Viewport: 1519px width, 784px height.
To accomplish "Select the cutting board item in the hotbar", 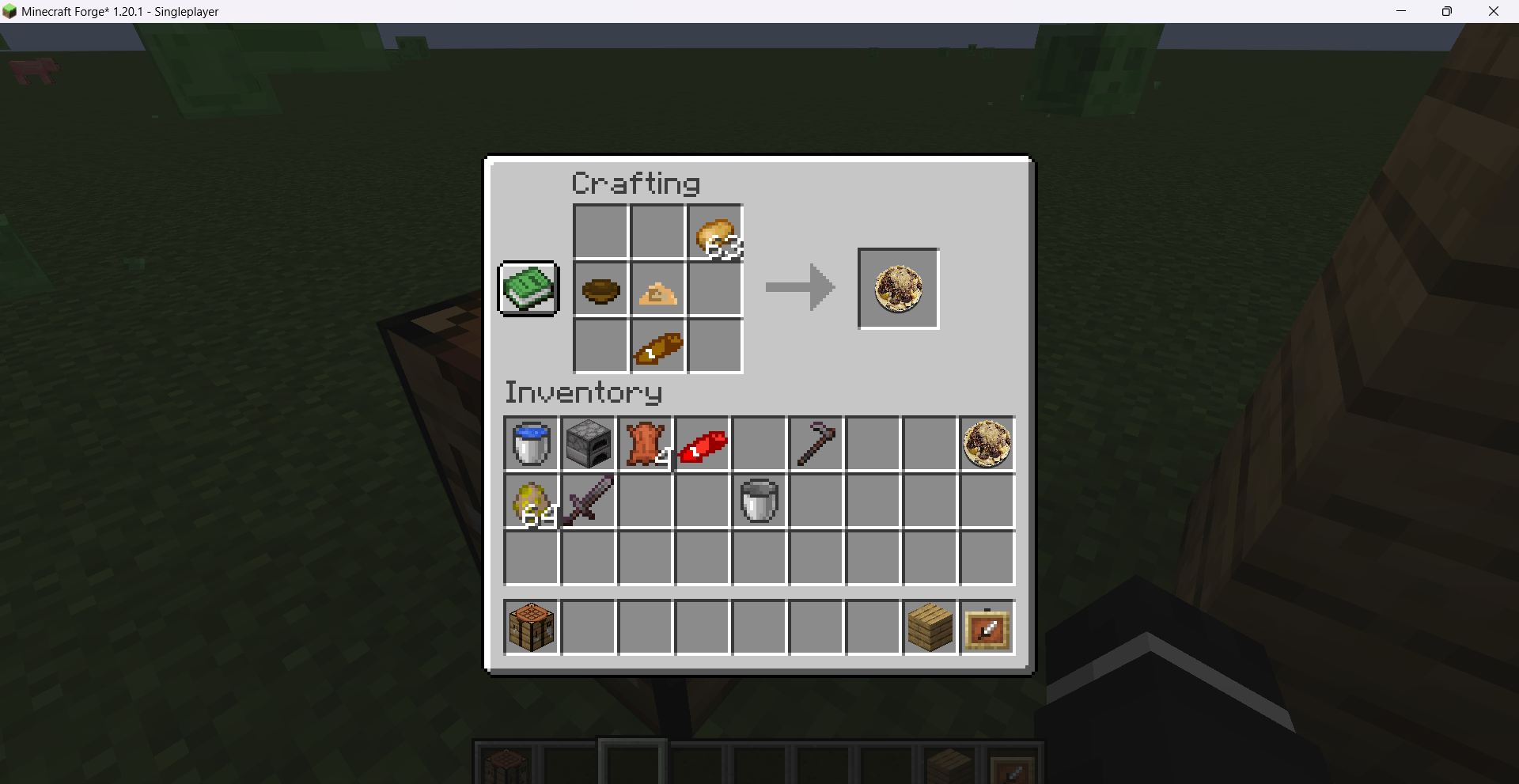I will [x=987, y=627].
